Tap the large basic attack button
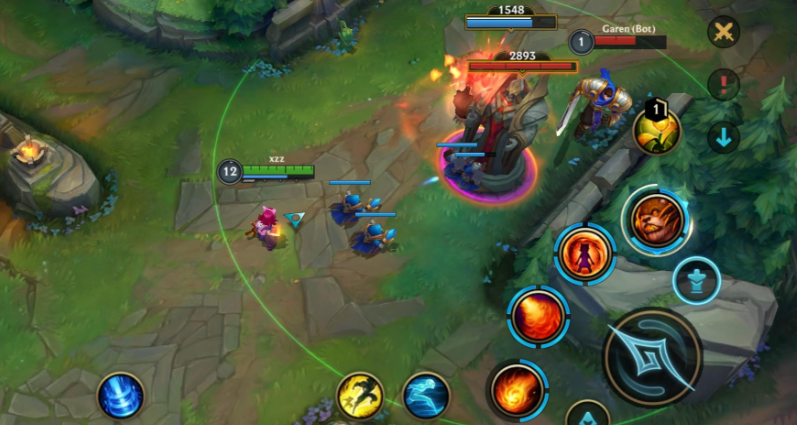 [x=653, y=356]
